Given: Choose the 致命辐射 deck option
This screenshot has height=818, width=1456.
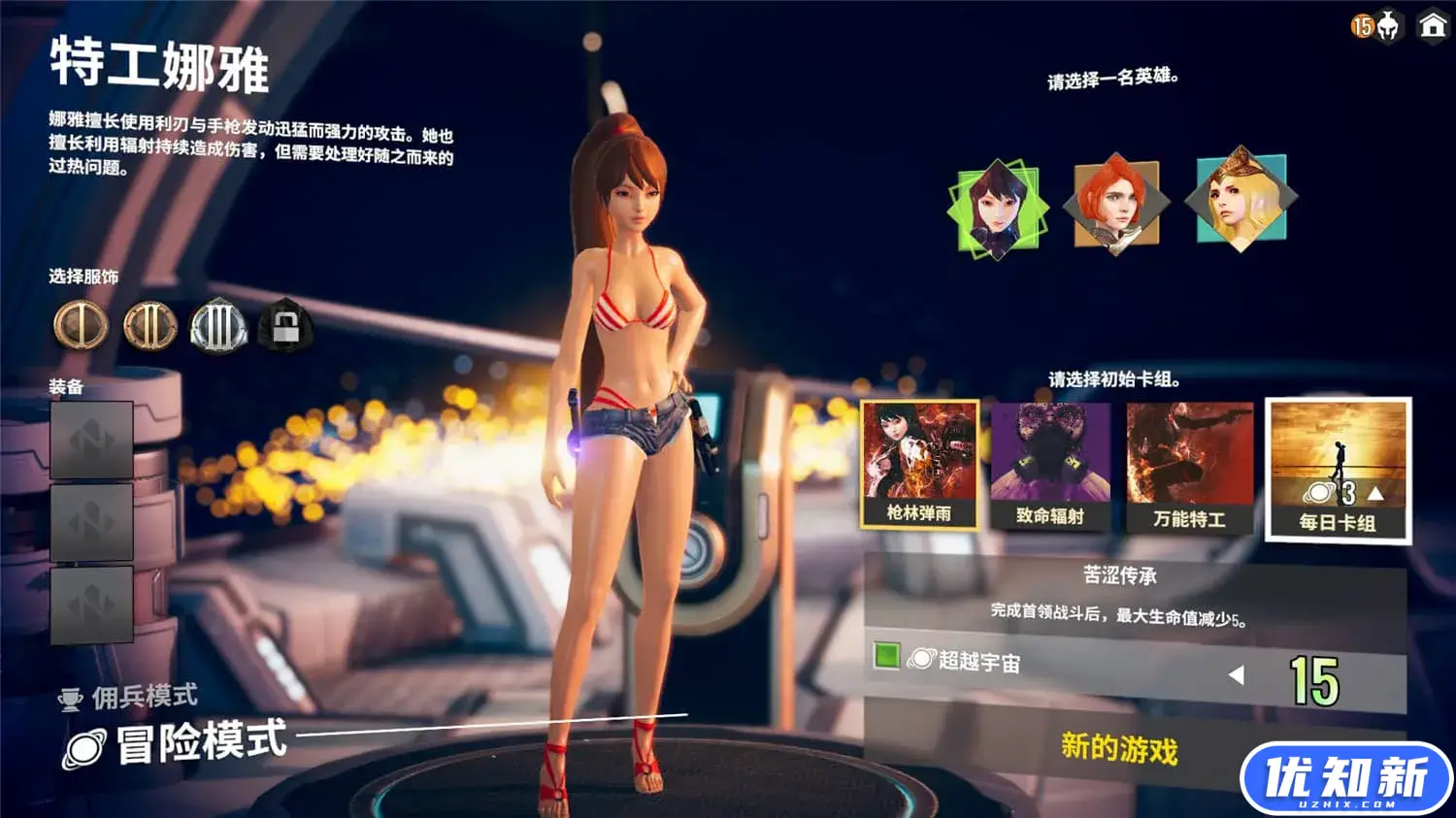Looking at the screenshot, I should 1051,464.
